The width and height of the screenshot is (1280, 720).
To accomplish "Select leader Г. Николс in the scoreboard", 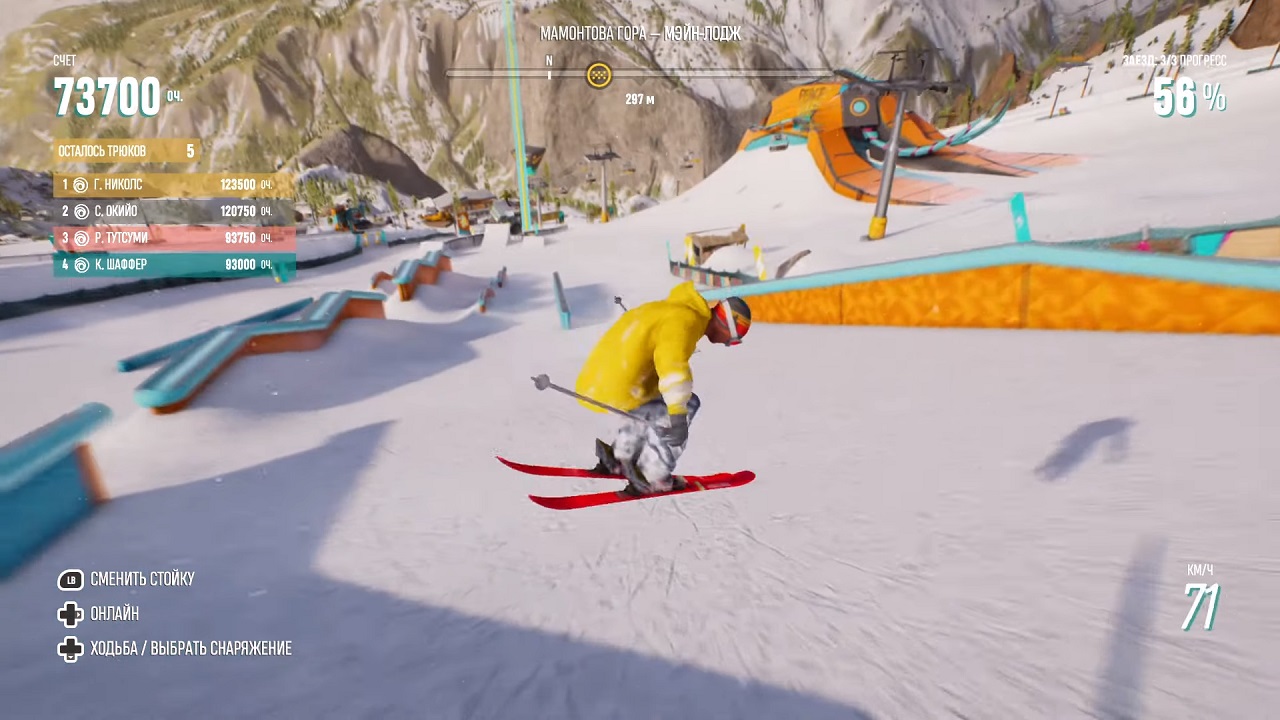I will coord(174,185).
